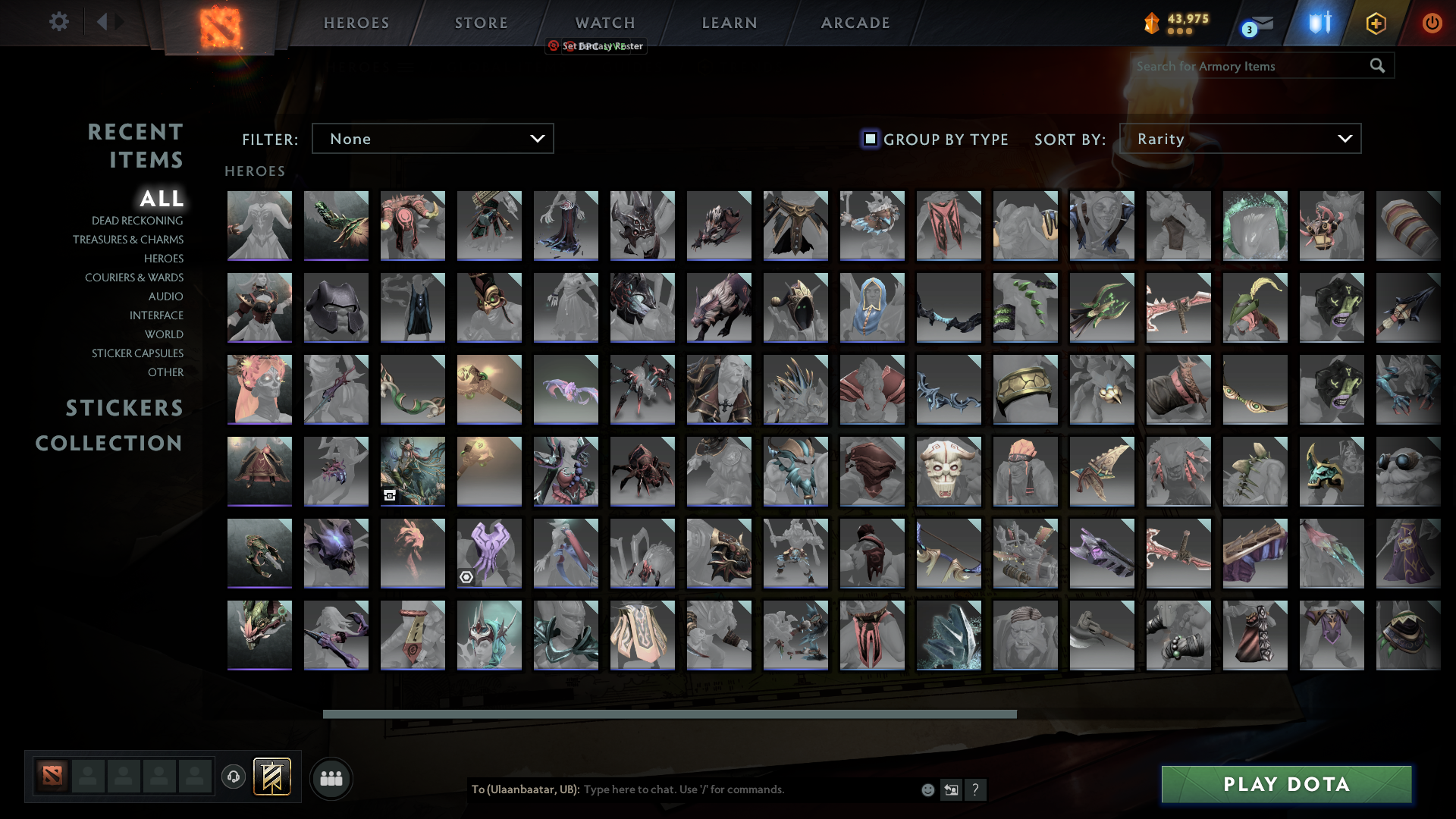Click the chat channel switch icon
Screen dimensions: 1456x819
coord(951,789)
